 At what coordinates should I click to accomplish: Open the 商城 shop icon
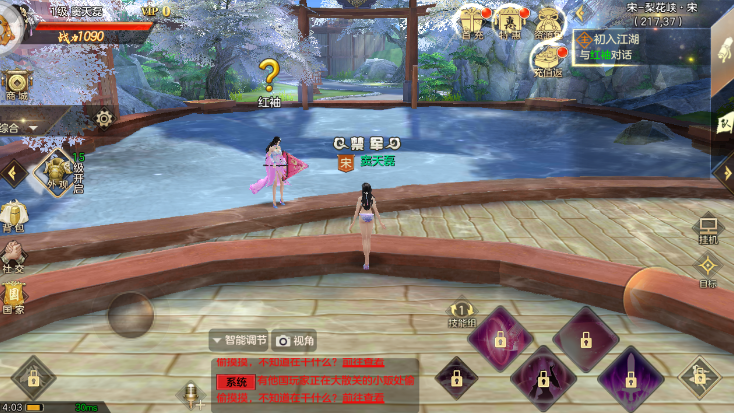tap(16, 85)
